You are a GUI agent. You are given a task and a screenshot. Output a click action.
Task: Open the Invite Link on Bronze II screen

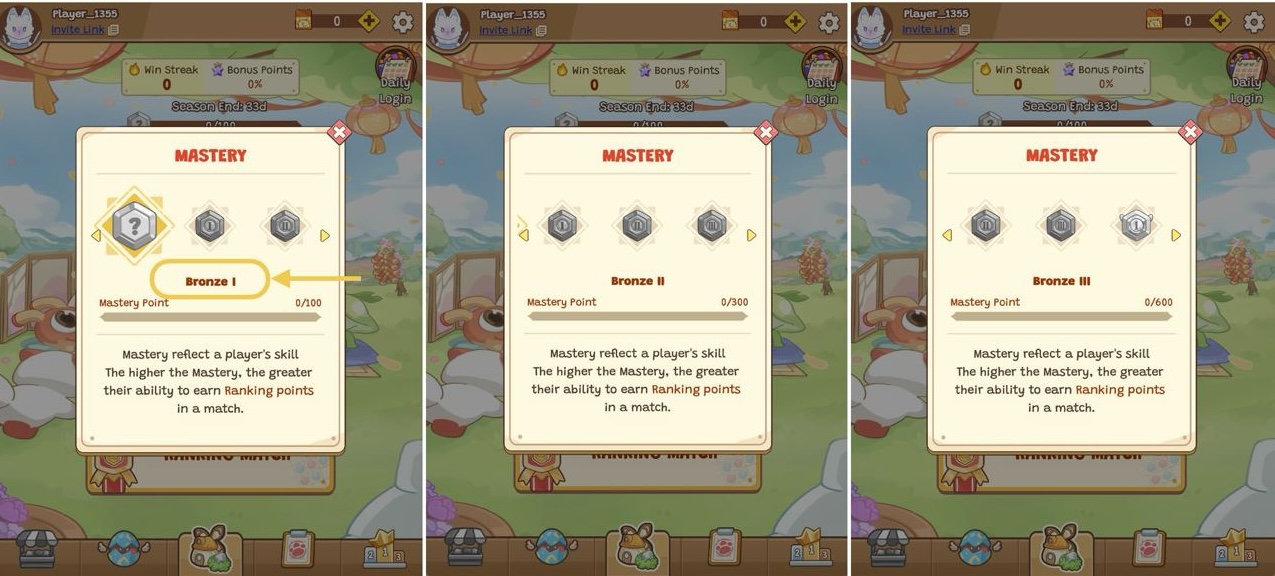pyautogui.click(x=506, y=30)
